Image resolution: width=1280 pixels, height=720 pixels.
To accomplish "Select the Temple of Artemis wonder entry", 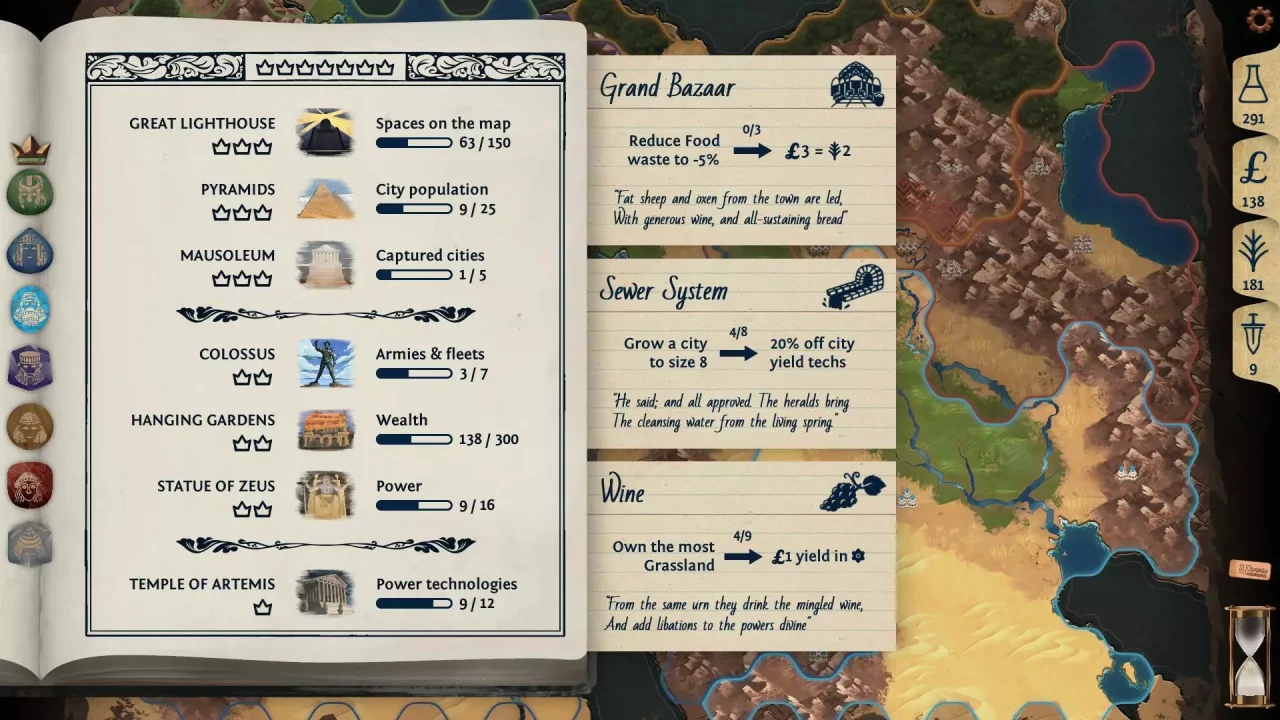I will pyautogui.click(x=202, y=584).
